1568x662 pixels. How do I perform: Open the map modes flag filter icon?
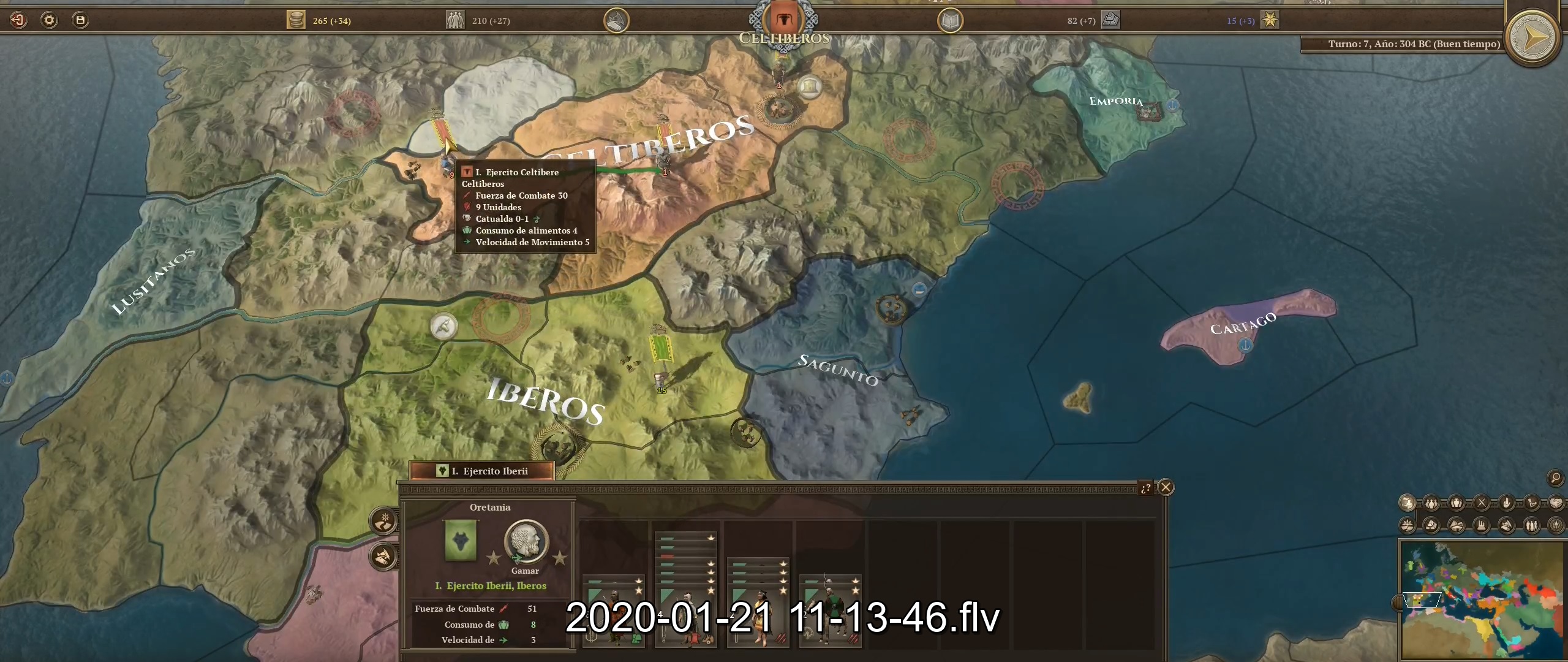pyautogui.click(x=1409, y=503)
